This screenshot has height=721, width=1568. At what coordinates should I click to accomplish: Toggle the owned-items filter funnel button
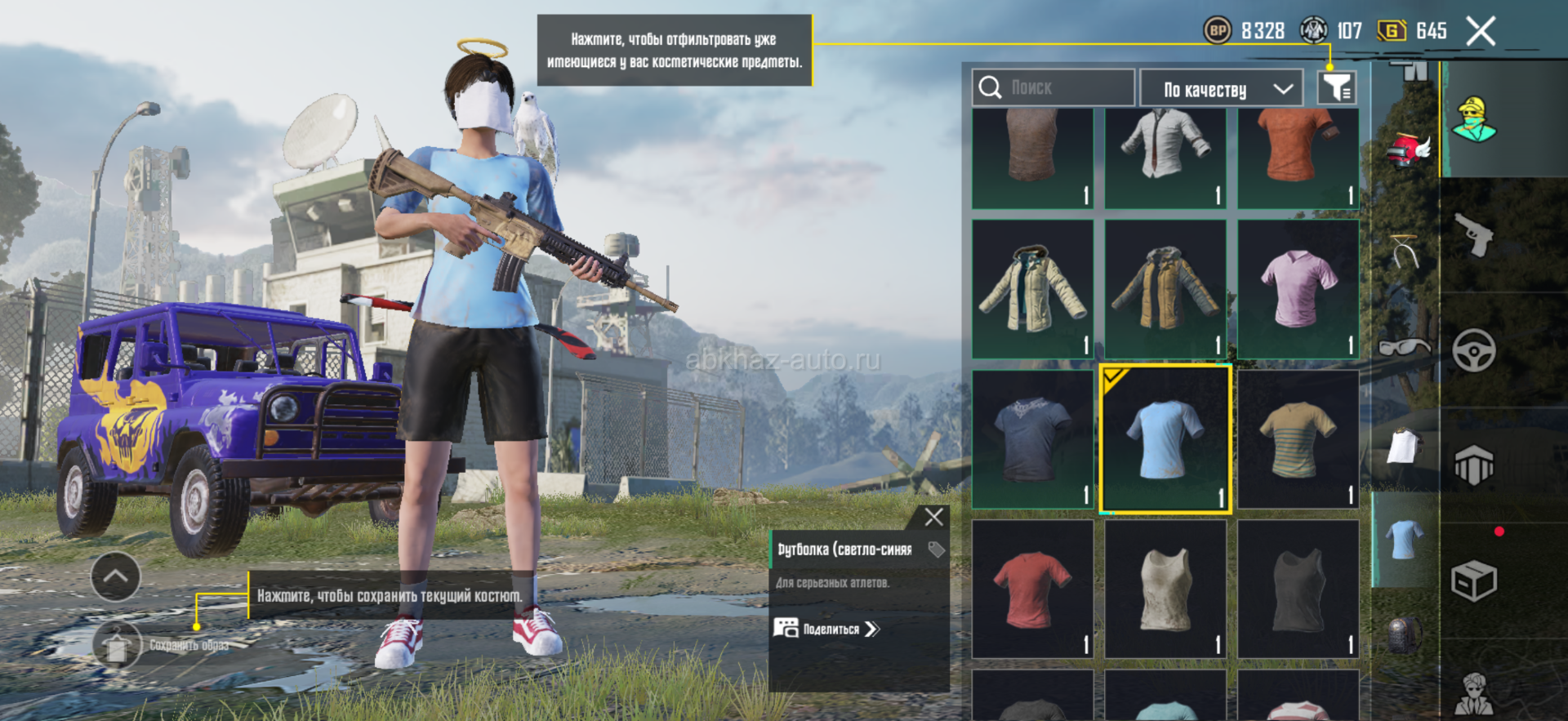pos(1337,87)
